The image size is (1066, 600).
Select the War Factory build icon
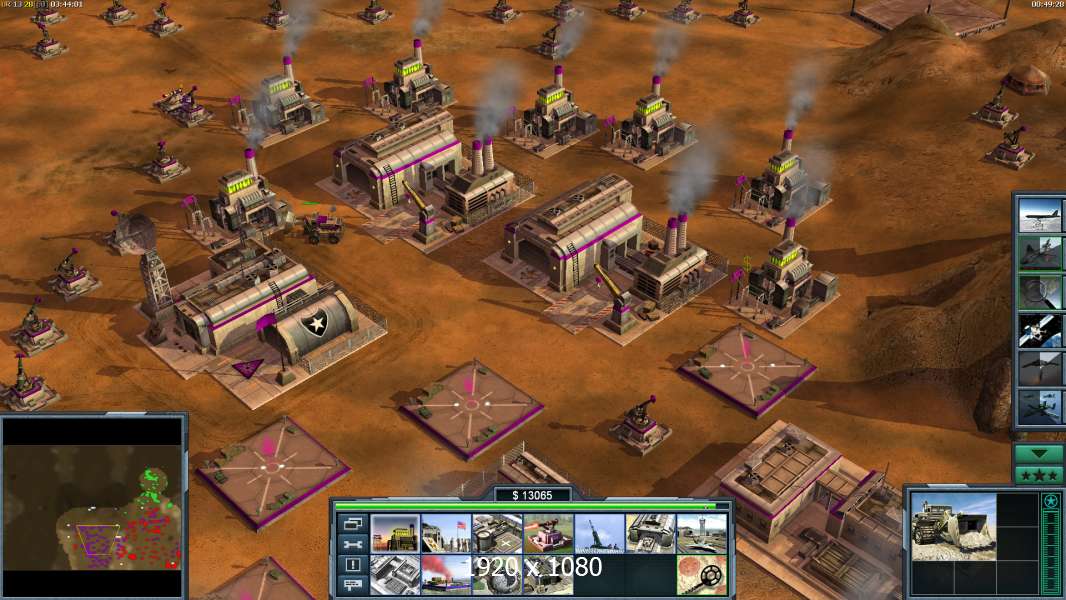[x=650, y=533]
